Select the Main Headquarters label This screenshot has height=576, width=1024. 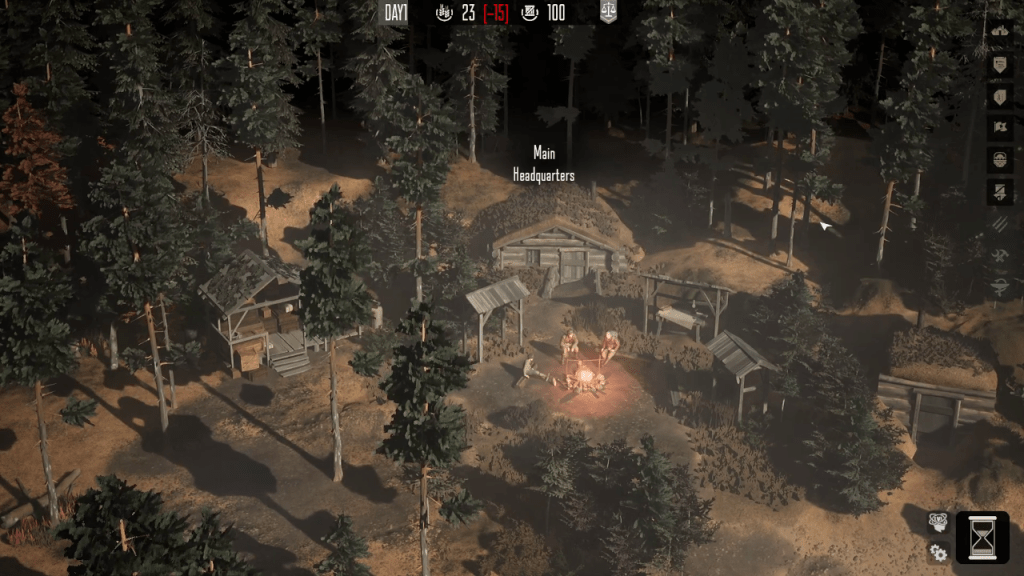pyautogui.click(x=543, y=164)
